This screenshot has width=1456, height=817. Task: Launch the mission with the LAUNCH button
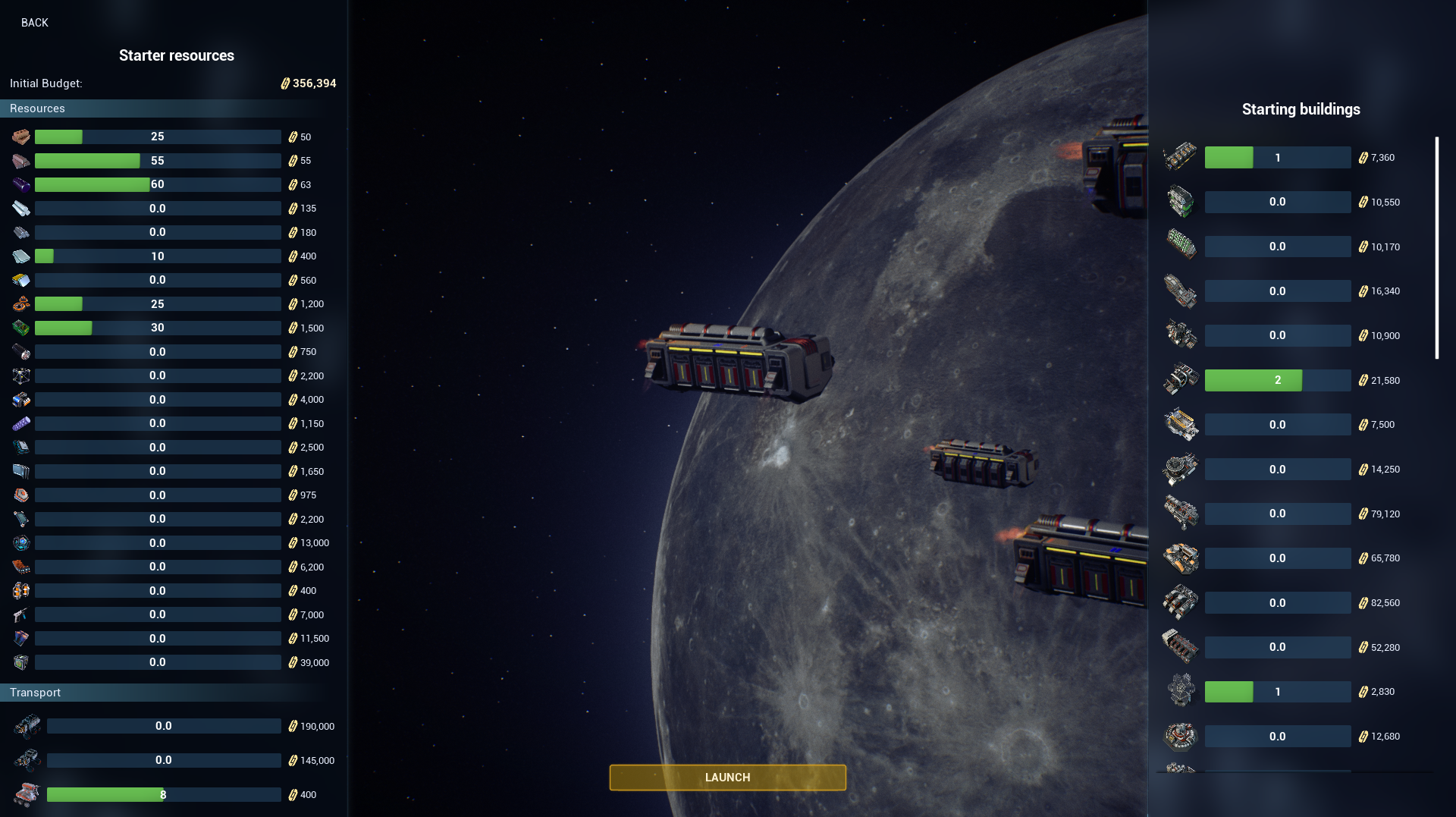coord(727,778)
